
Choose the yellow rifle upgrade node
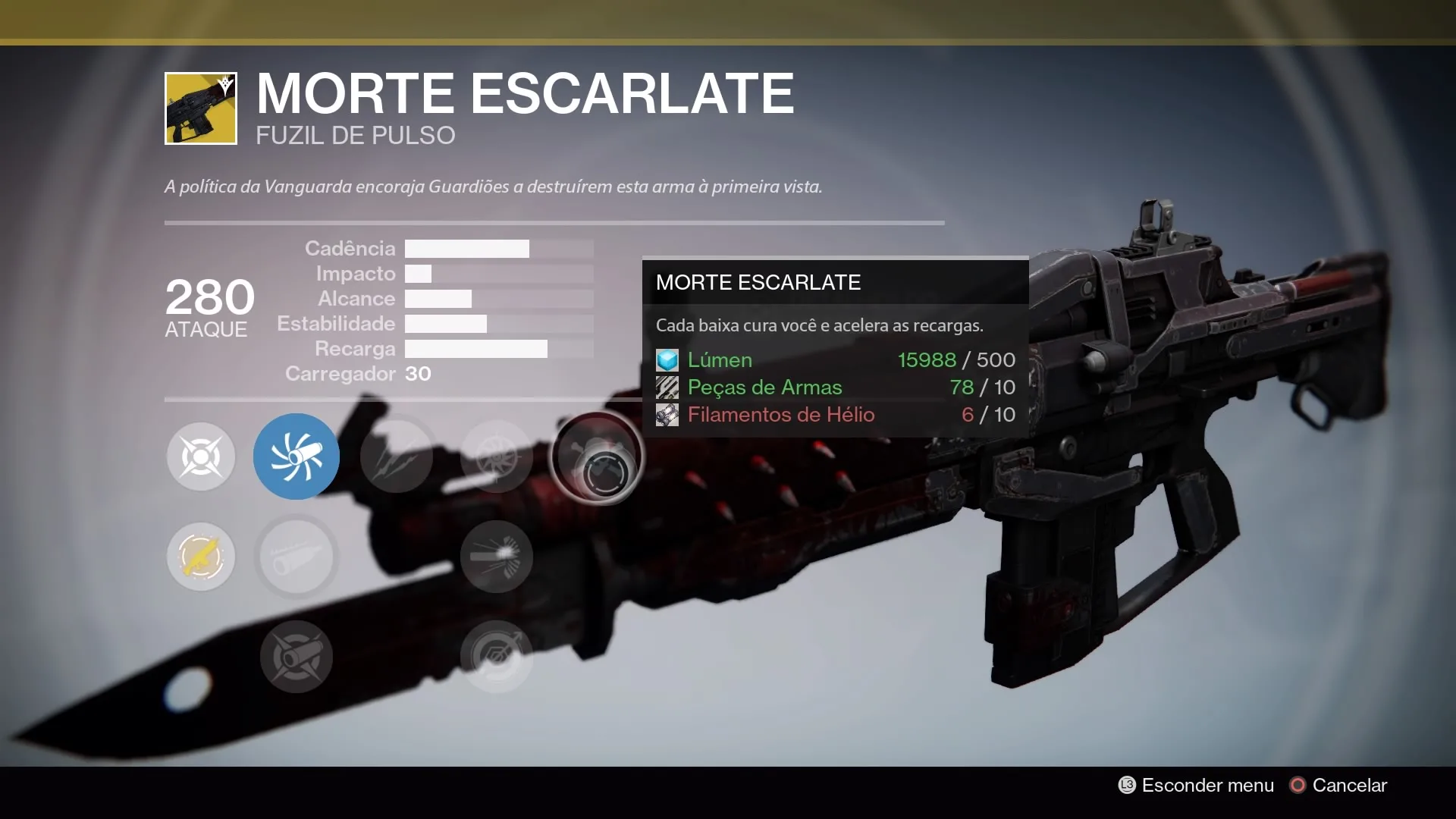(201, 557)
